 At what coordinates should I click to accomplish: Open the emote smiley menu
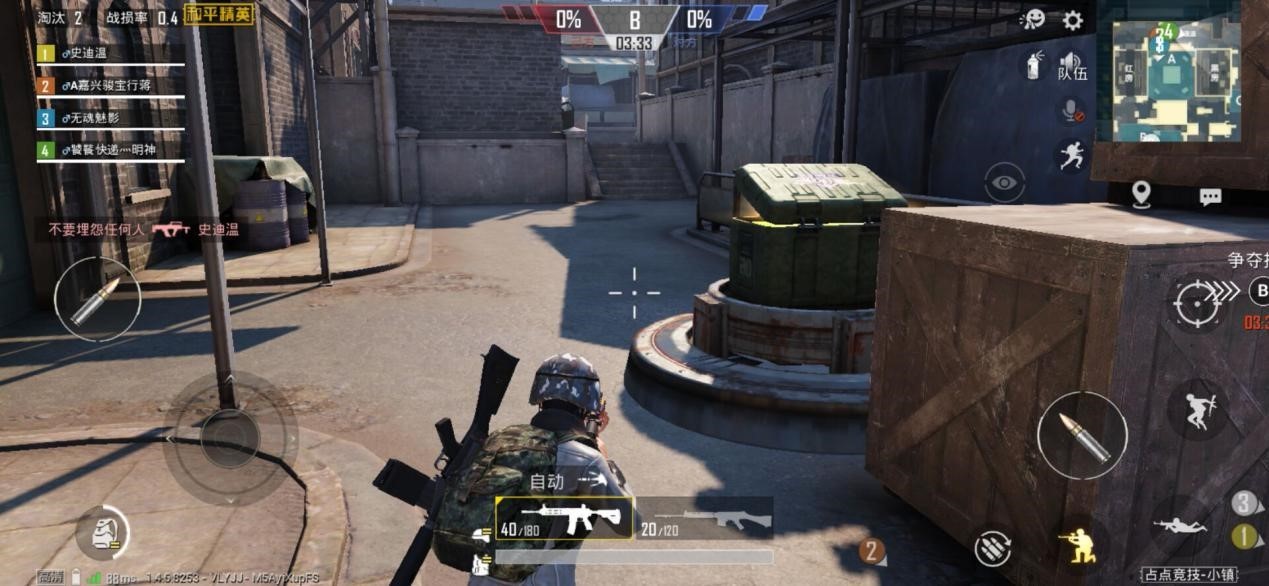coord(1032,20)
